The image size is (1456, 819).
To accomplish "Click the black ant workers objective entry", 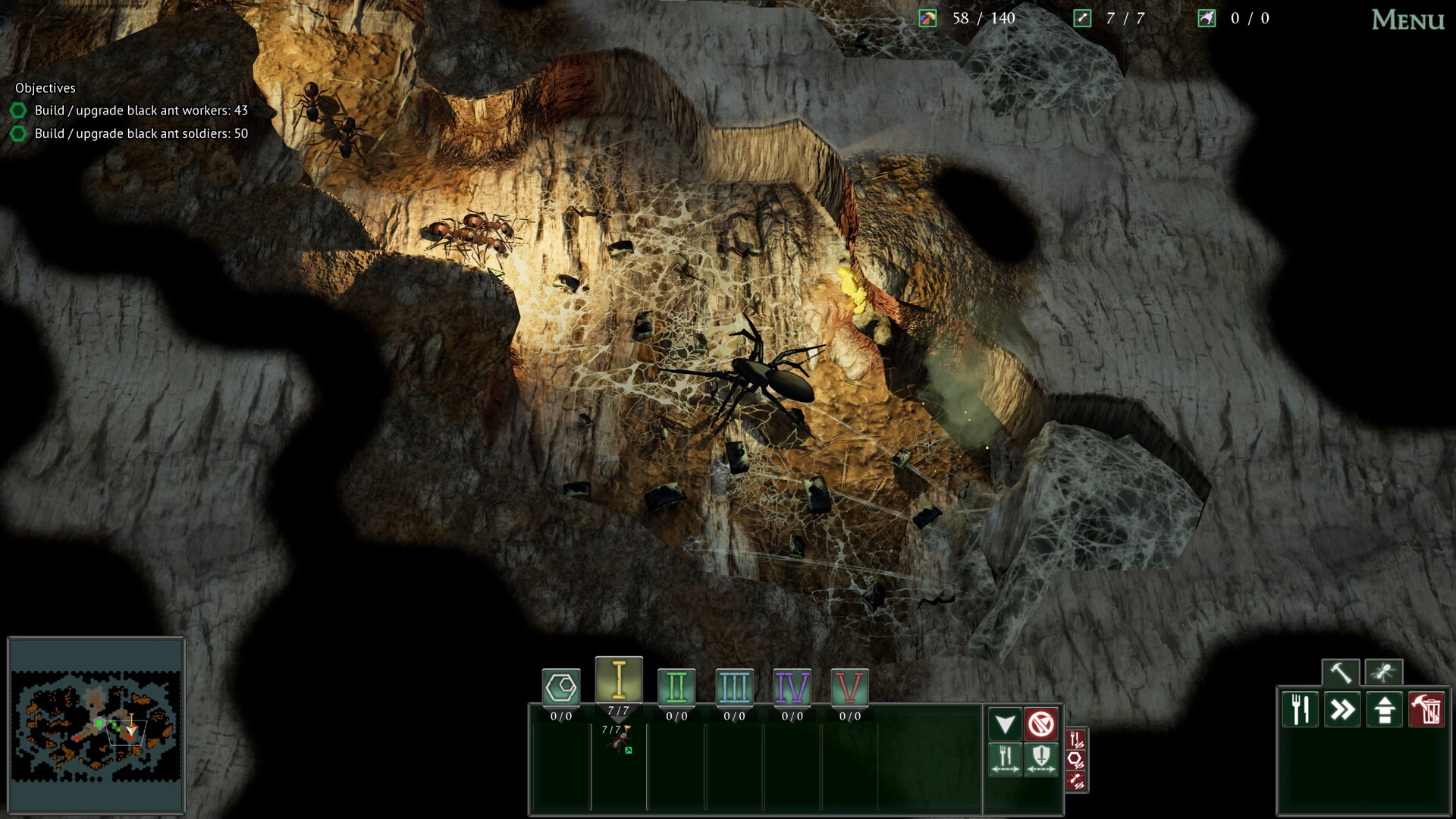I will (x=140, y=109).
